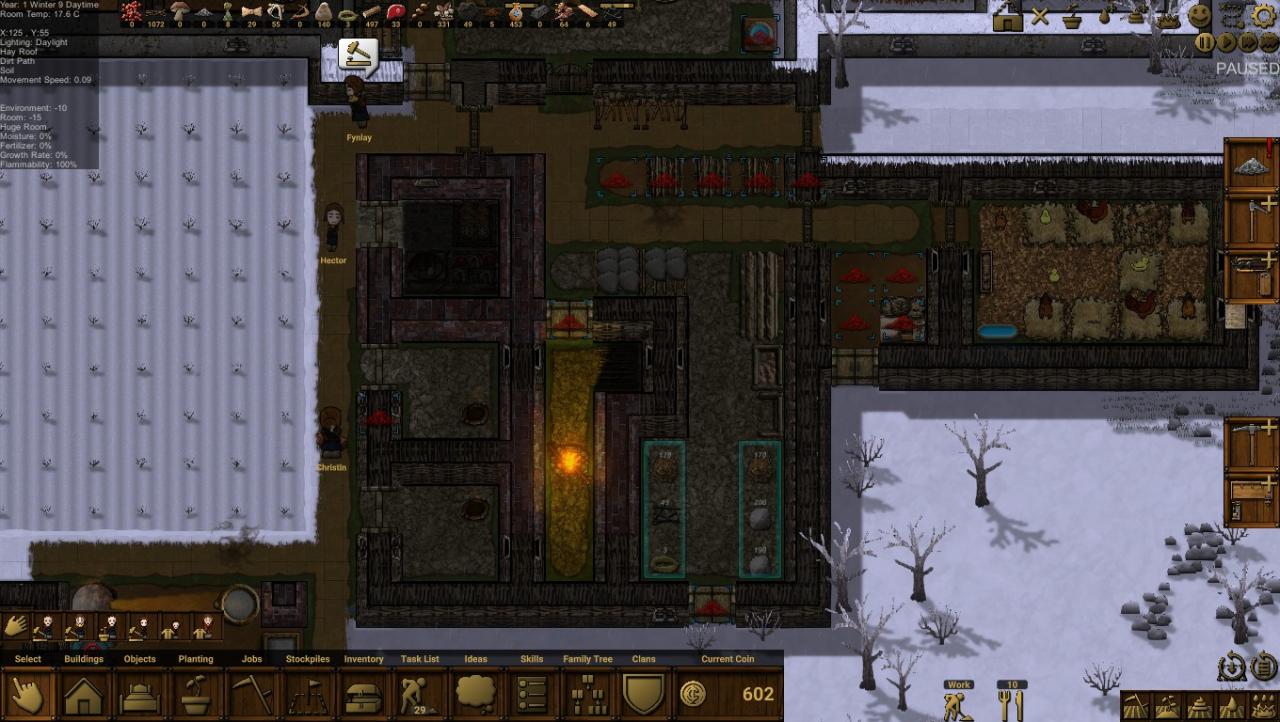The image size is (1280, 722).
Task: Open the Skills panel
Action: click(532, 694)
